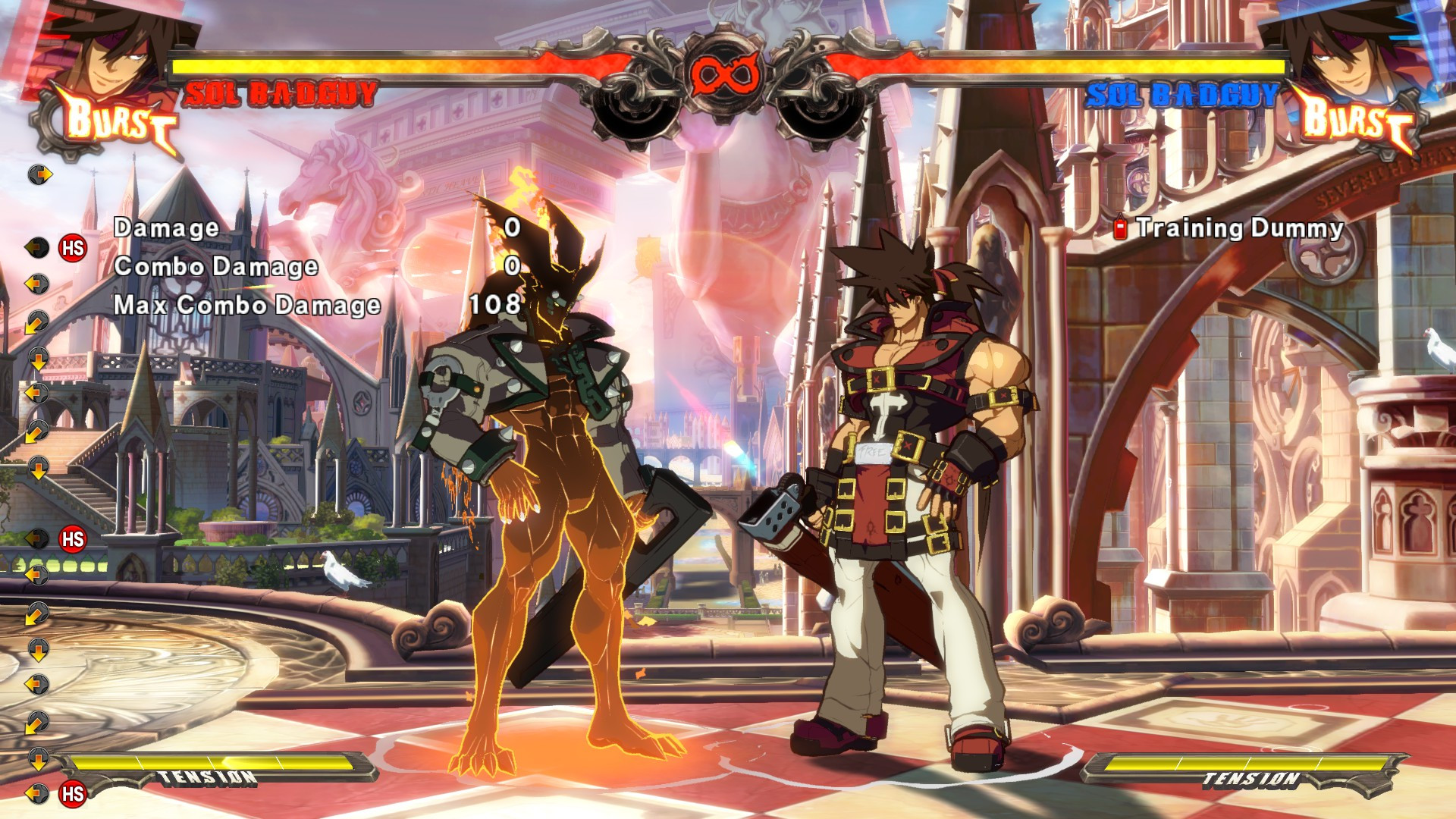The height and width of the screenshot is (819, 1456).
Task: Click the SOL BADGUY name label on the left
Action: (281, 93)
